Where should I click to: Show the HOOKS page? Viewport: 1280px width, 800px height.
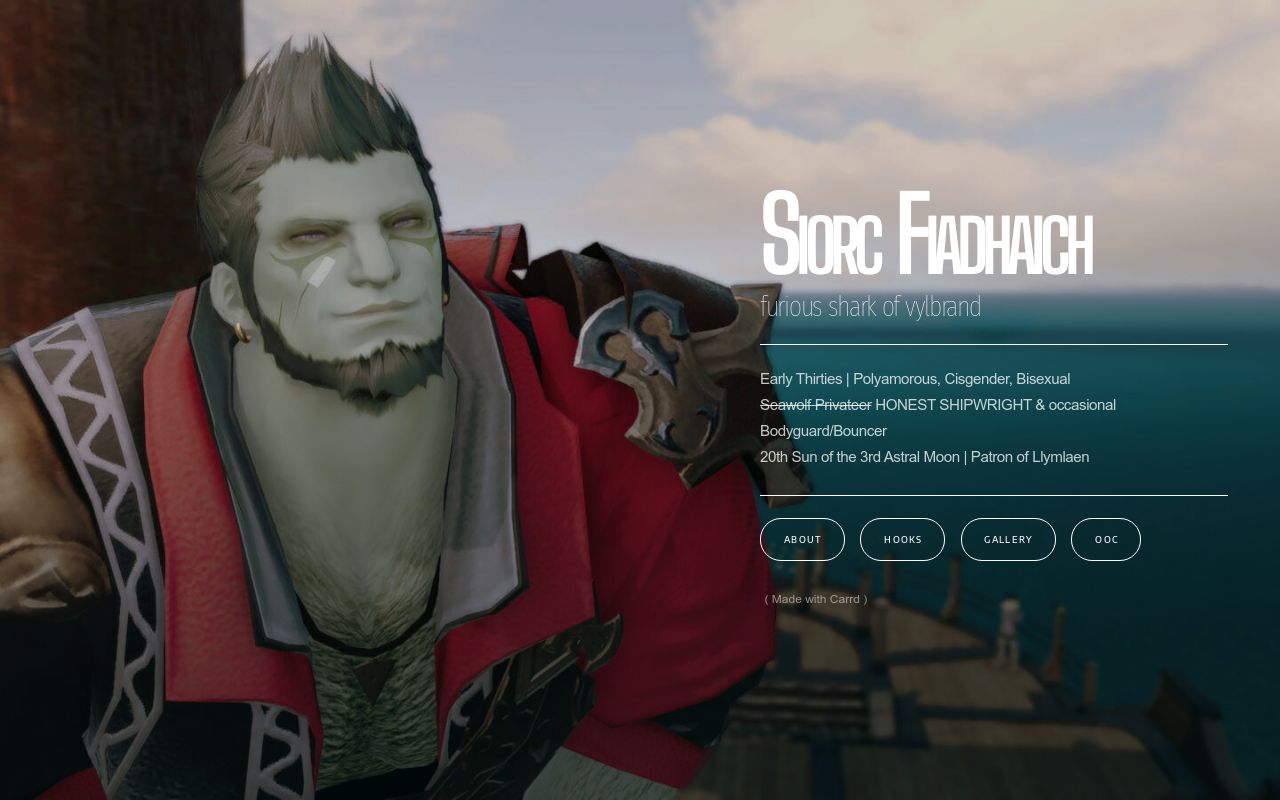pos(902,539)
